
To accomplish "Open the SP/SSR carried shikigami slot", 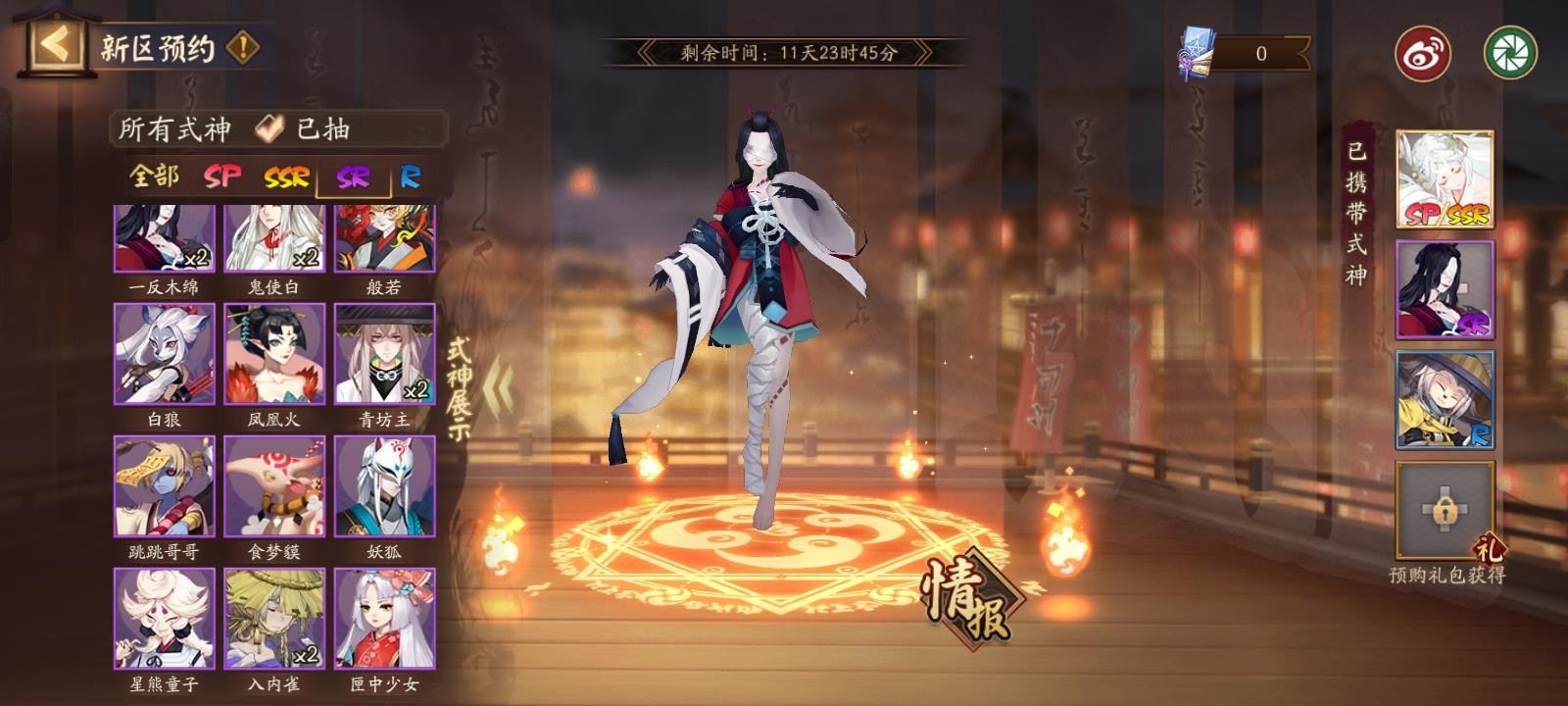I will pos(1442,179).
